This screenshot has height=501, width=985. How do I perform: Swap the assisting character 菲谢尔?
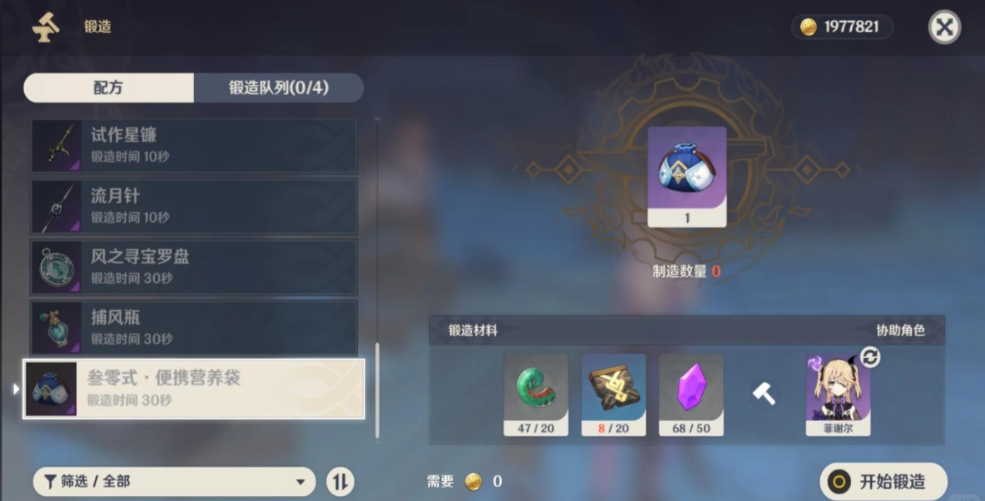click(870, 357)
